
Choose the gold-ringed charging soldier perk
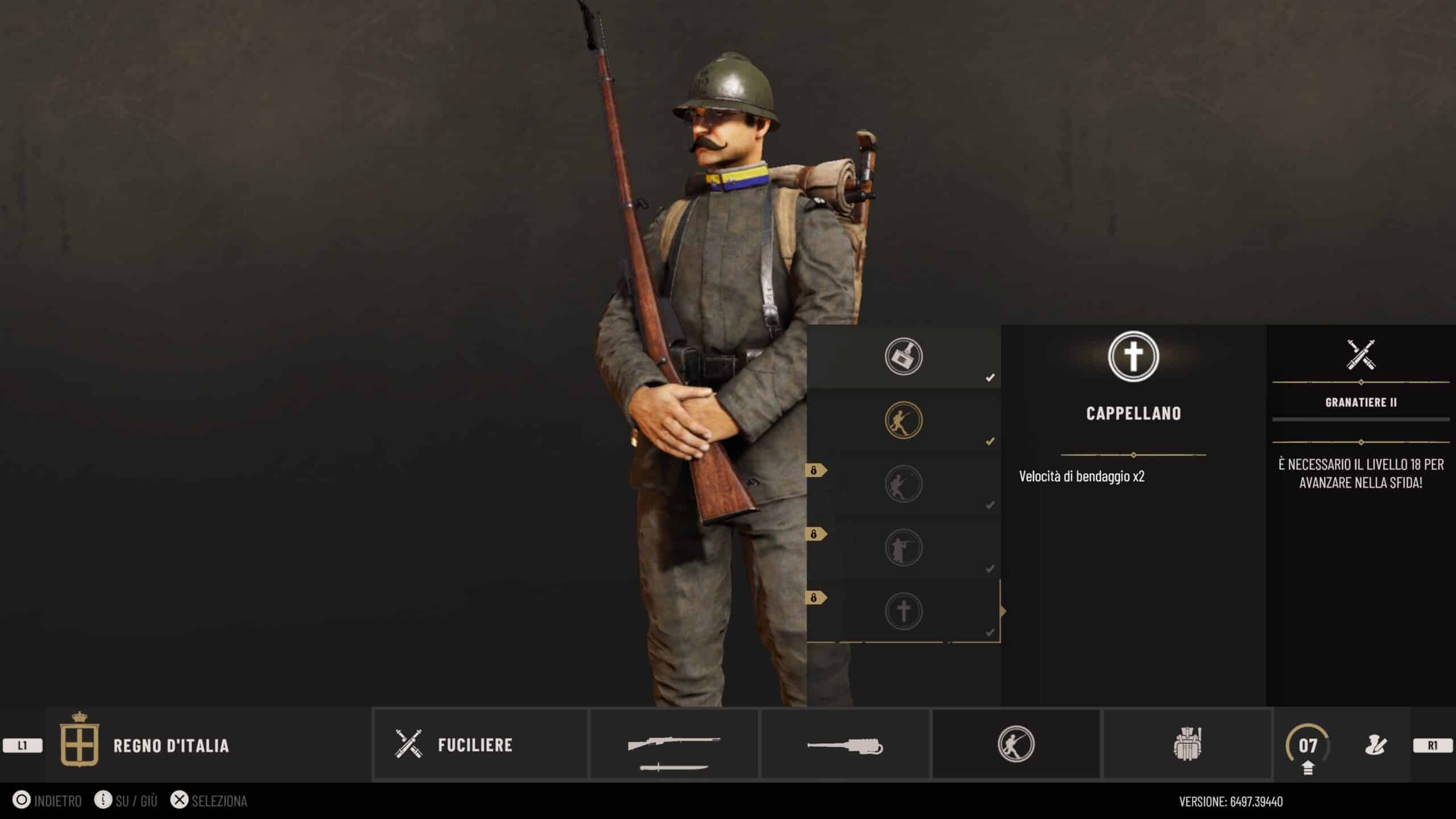pos(903,420)
